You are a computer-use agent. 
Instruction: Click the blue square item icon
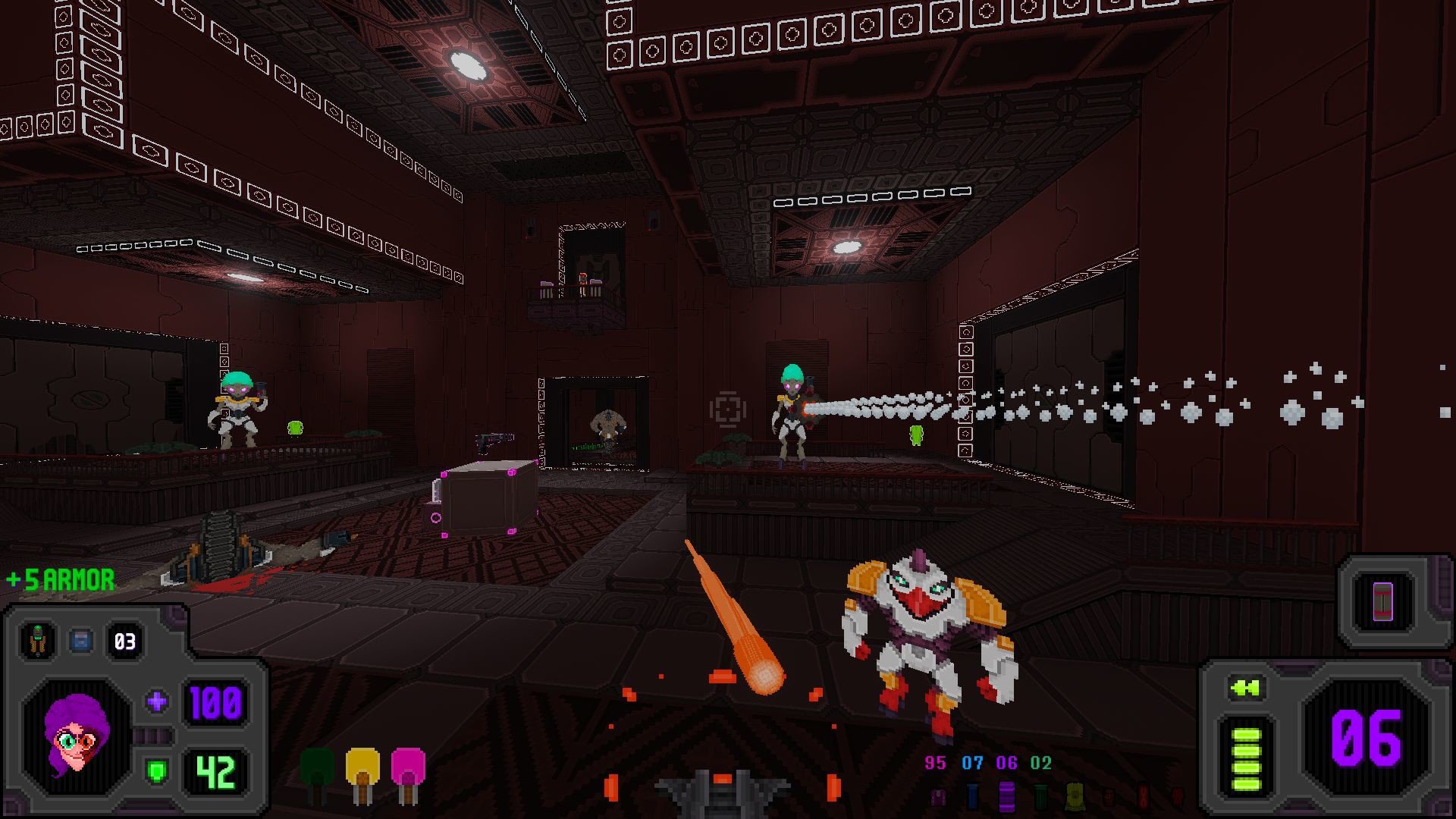80,641
